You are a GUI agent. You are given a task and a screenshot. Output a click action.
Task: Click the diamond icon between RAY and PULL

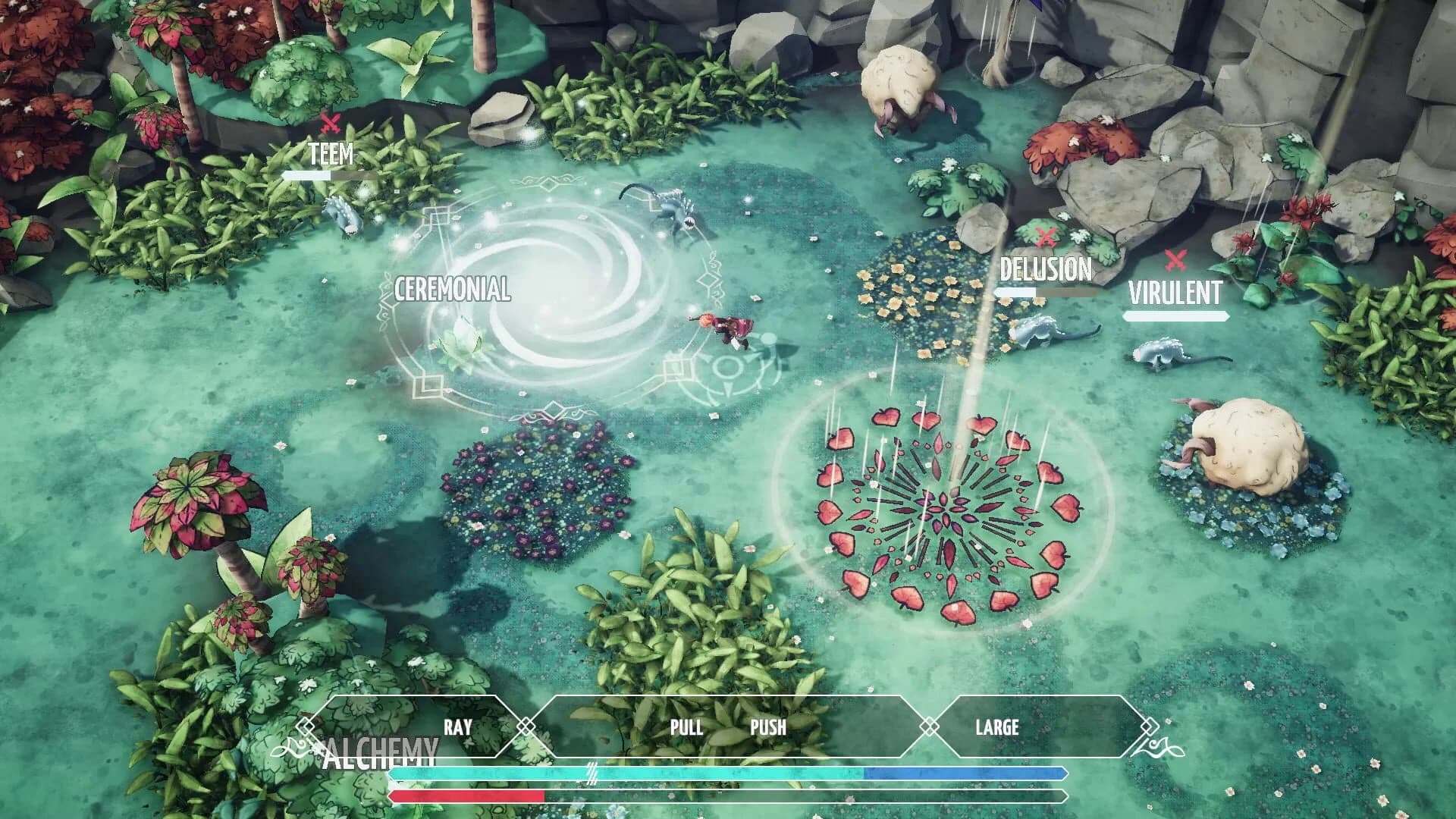coord(526,726)
